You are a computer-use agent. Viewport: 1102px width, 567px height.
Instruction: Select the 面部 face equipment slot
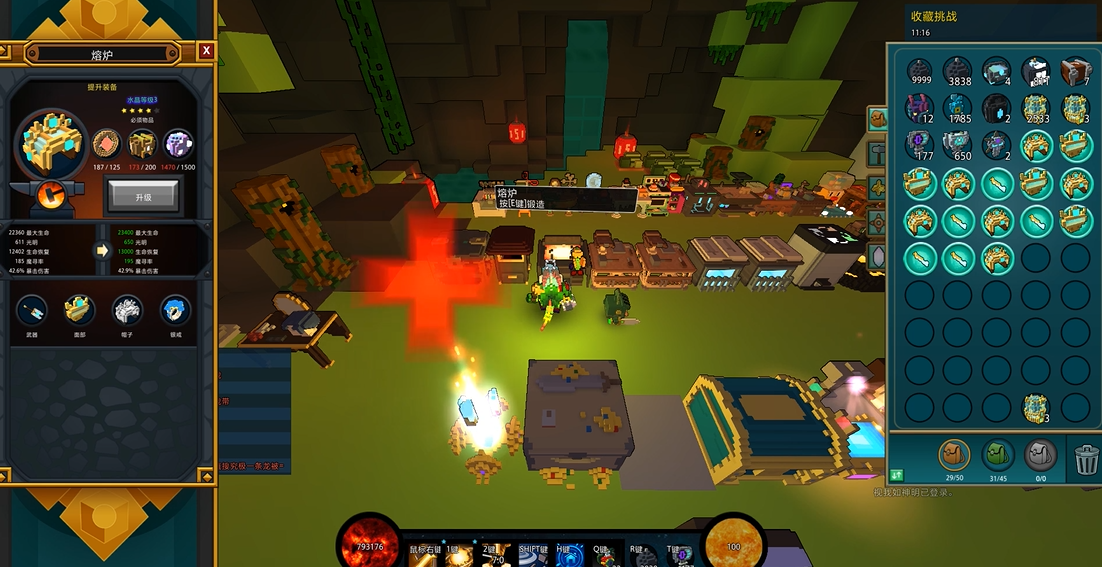click(x=80, y=310)
